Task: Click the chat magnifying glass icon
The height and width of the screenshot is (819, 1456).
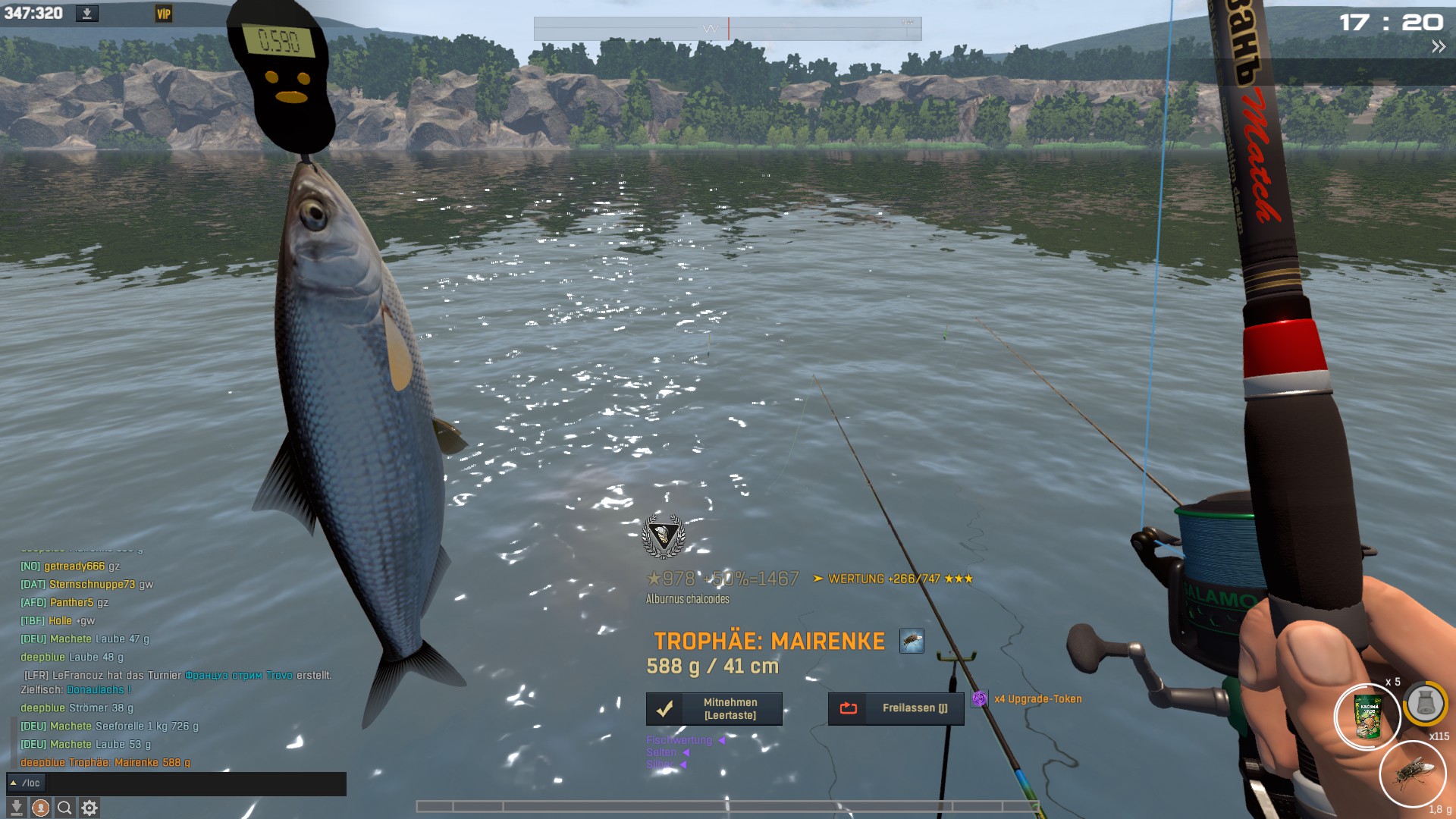Action: pyautogui.click(x=65, y=808)
